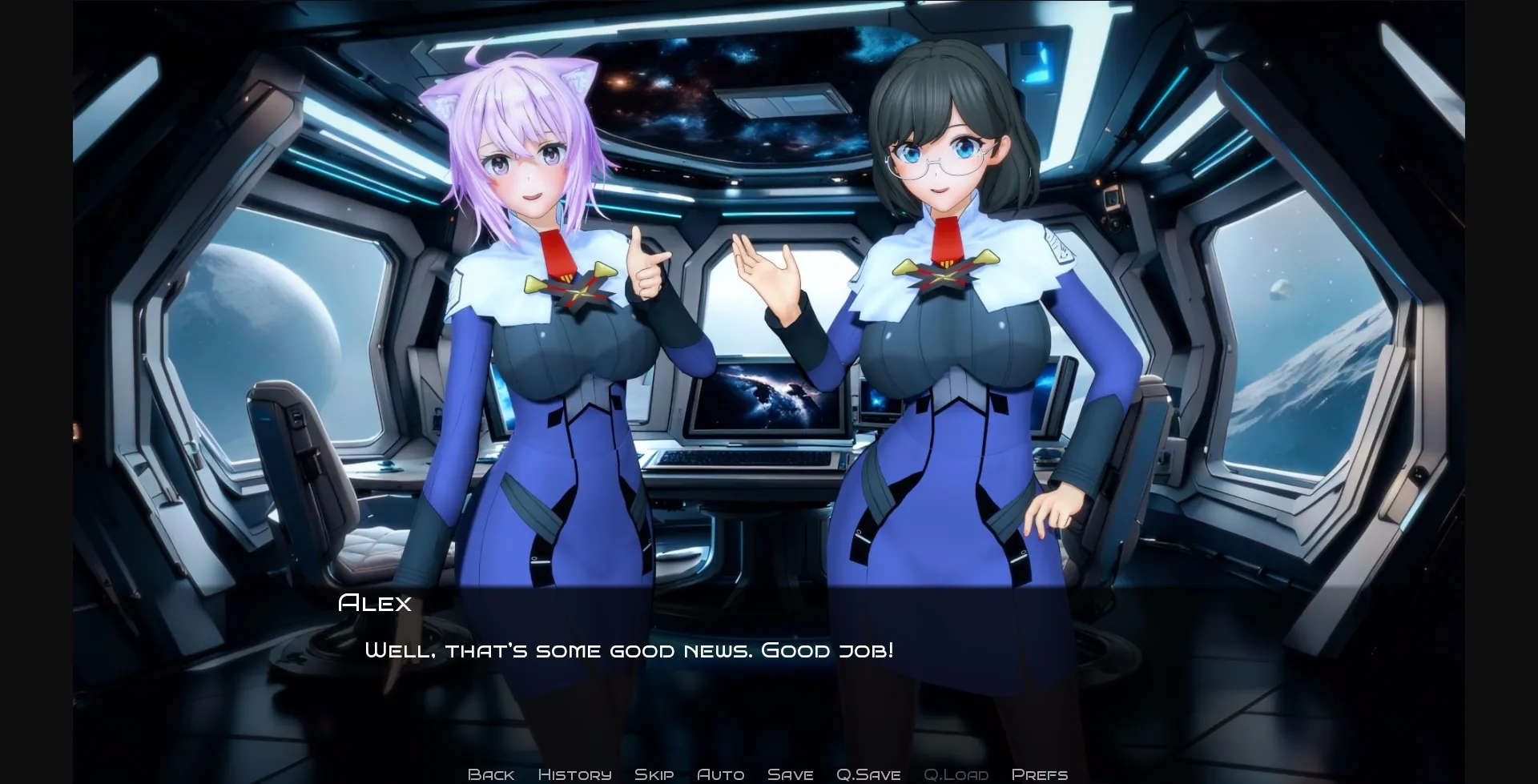1538x784 pixels.
Task: Click the keyboard on the cockpit console
Action: click(745, 460)
